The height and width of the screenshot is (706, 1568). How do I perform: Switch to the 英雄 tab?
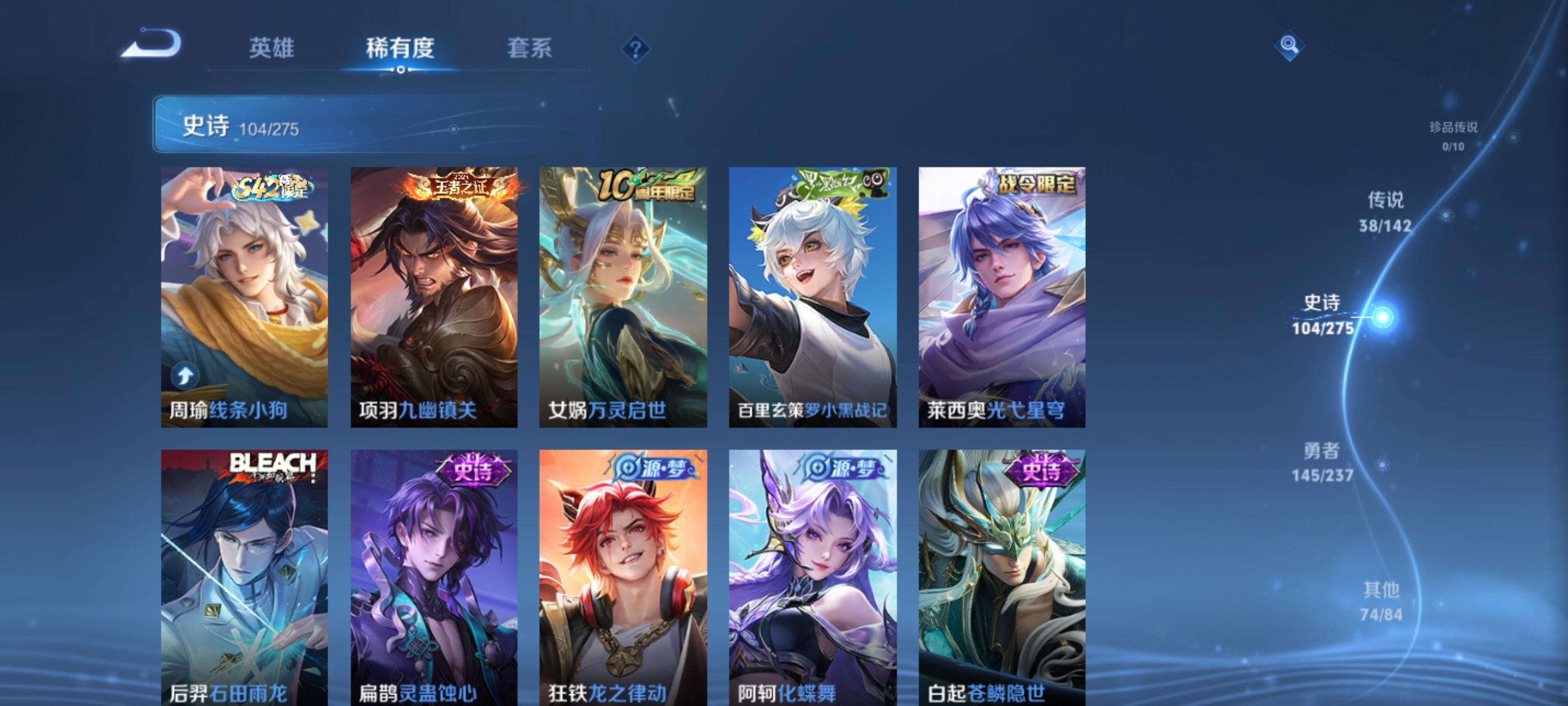point(270,49)
